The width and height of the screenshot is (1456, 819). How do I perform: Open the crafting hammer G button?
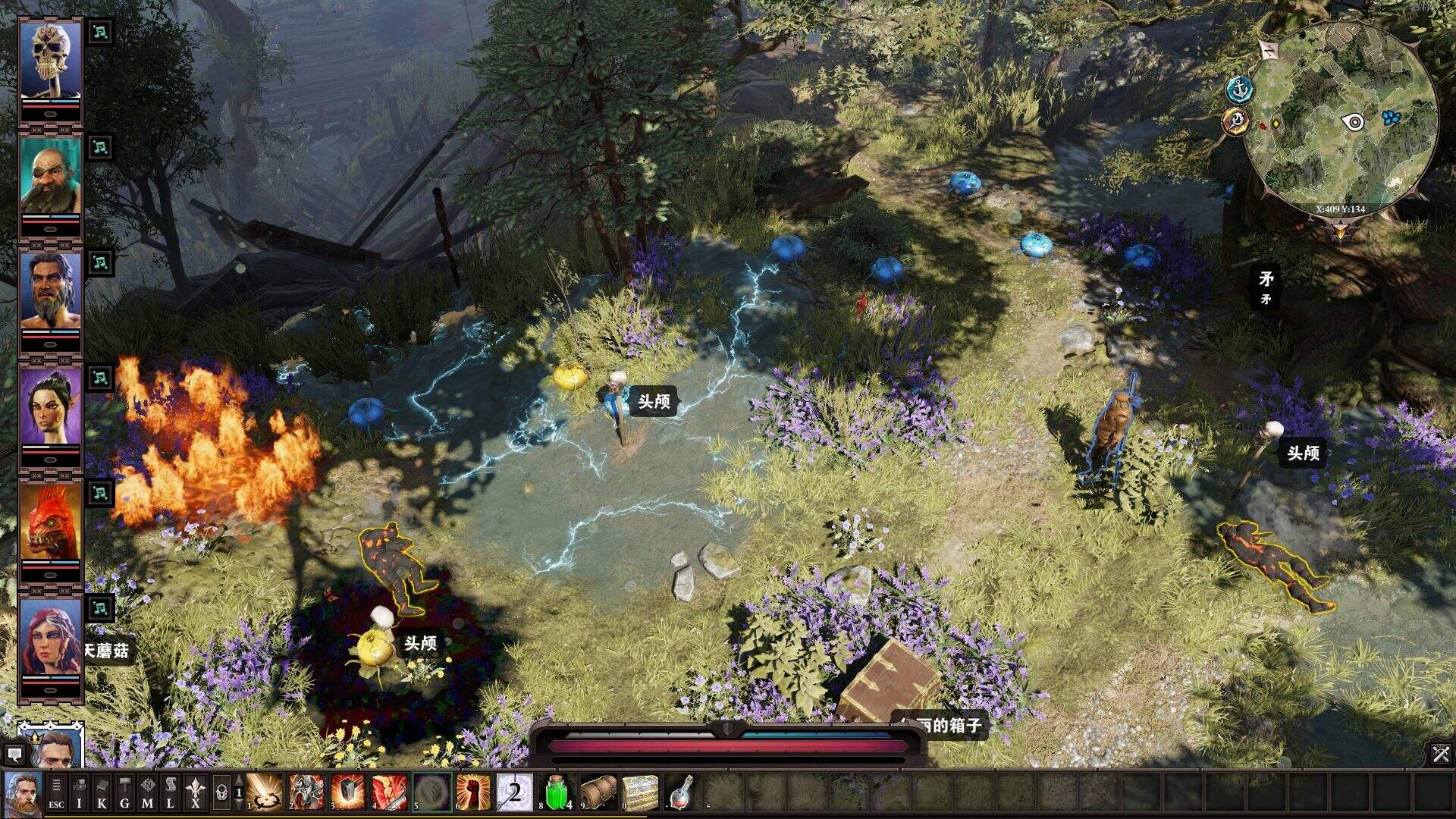(x=125, y=792)
